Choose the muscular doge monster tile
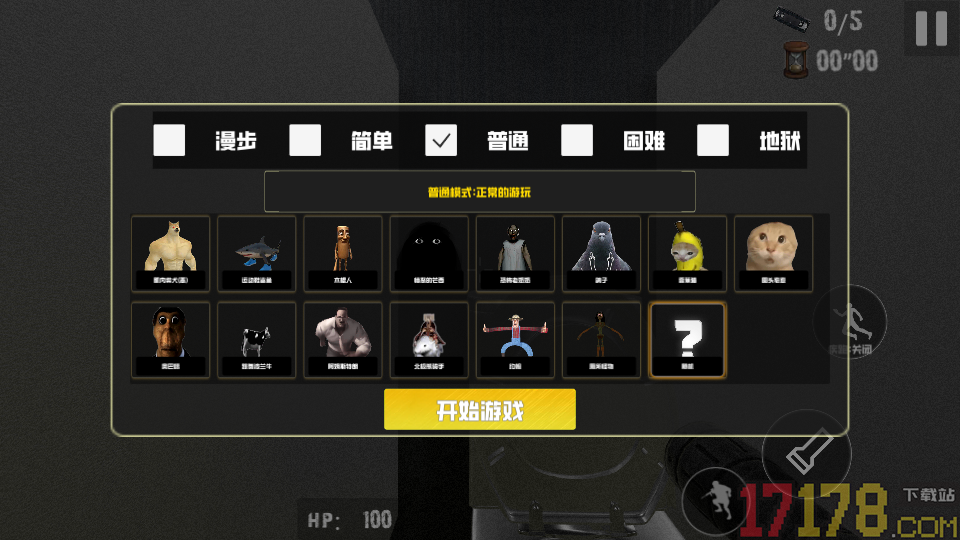Viewport: 960px width, 540px height. pyautogui.click(x=171, y=253)
